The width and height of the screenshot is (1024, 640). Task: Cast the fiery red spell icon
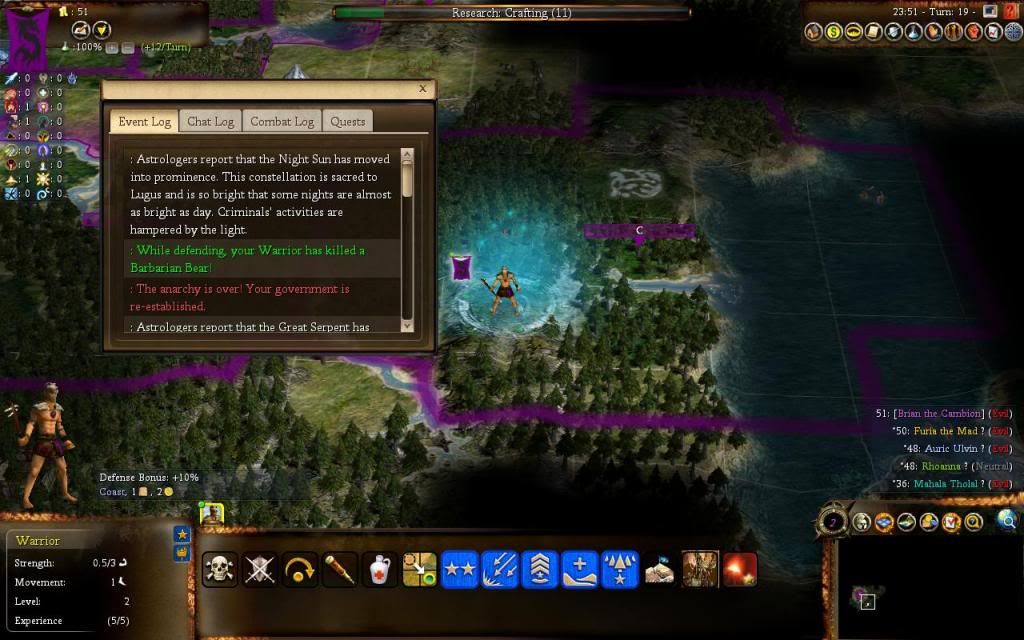tap(740, 569)
